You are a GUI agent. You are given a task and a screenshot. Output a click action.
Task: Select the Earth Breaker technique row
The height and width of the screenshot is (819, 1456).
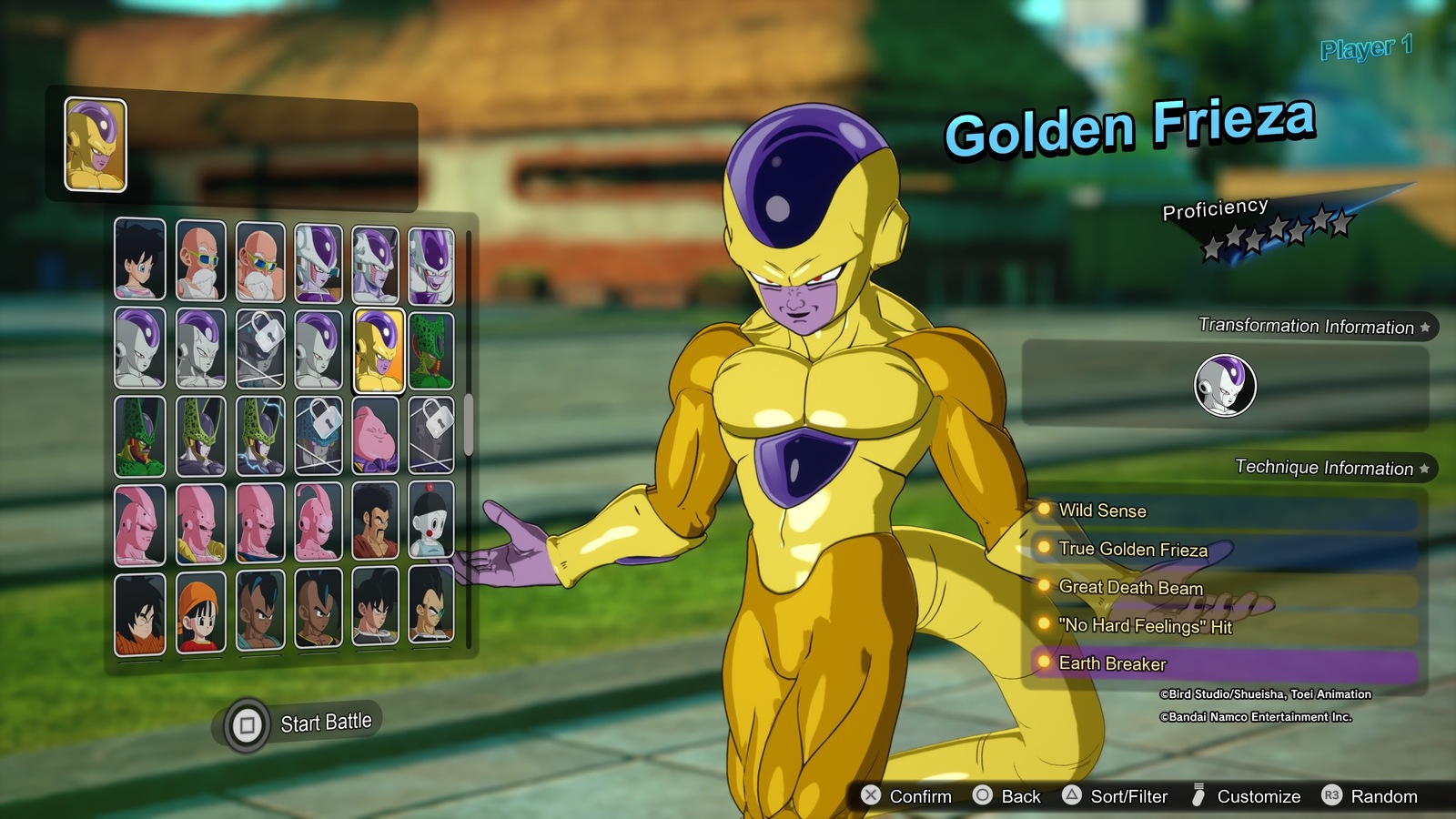pyautogui.click(x=1224, y=664)
